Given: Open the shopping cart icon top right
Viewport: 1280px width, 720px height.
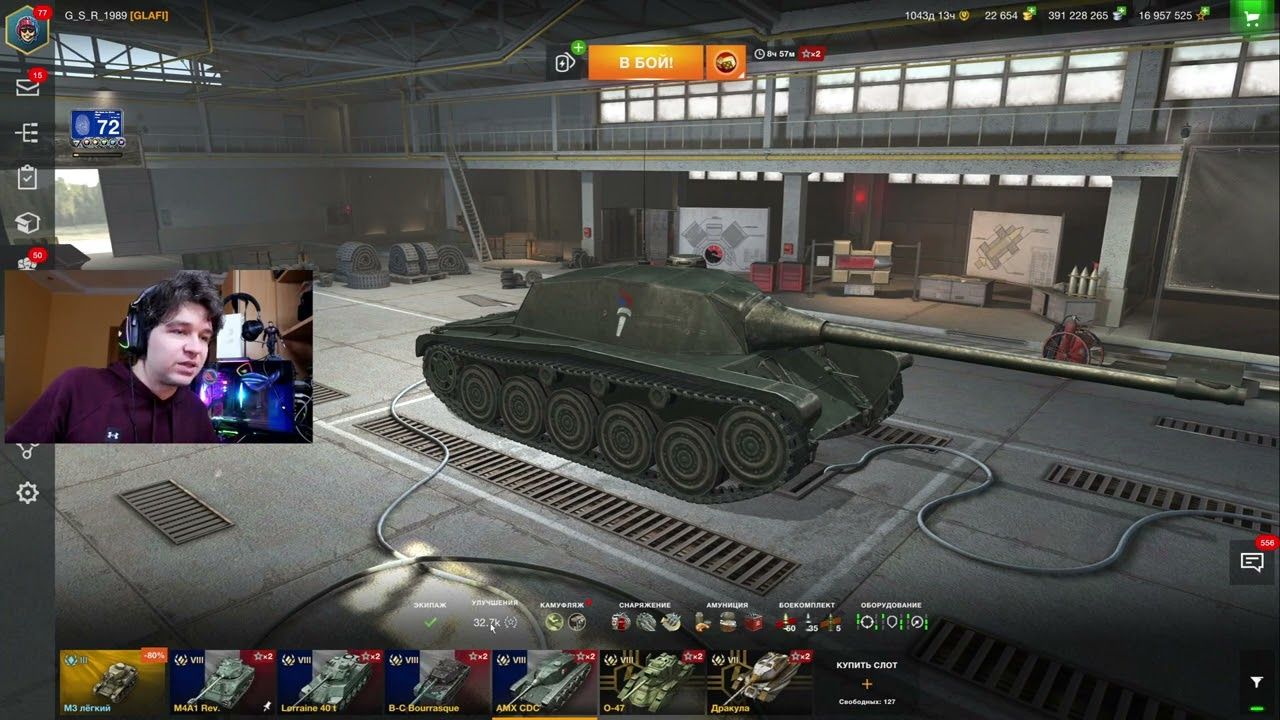Looking at the screenshot, I should [x=1252, y=16].
